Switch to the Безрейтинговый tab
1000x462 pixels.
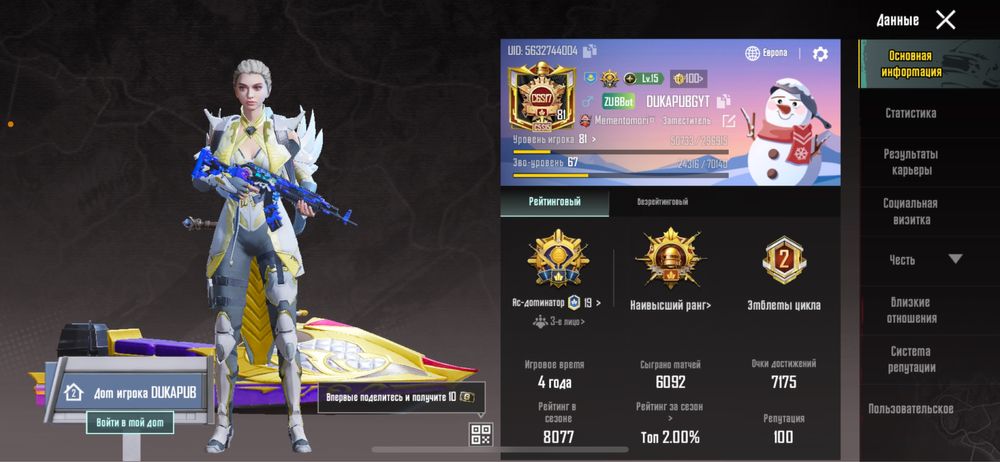663,202
